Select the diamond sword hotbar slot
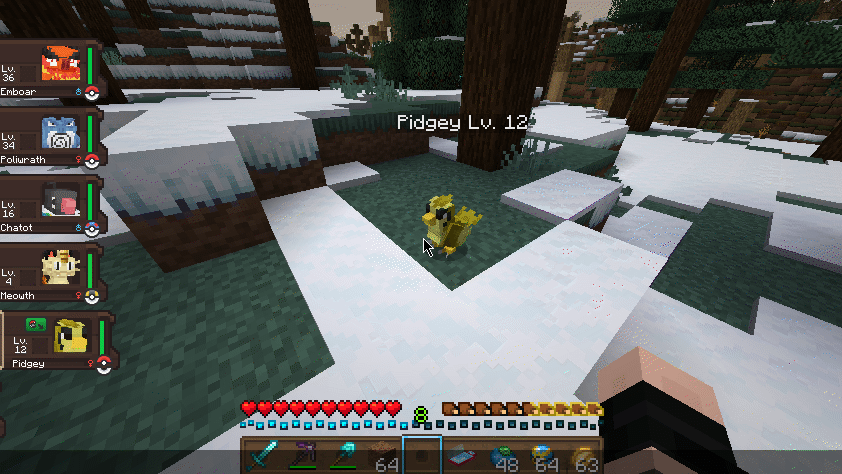 coord(261,456)
